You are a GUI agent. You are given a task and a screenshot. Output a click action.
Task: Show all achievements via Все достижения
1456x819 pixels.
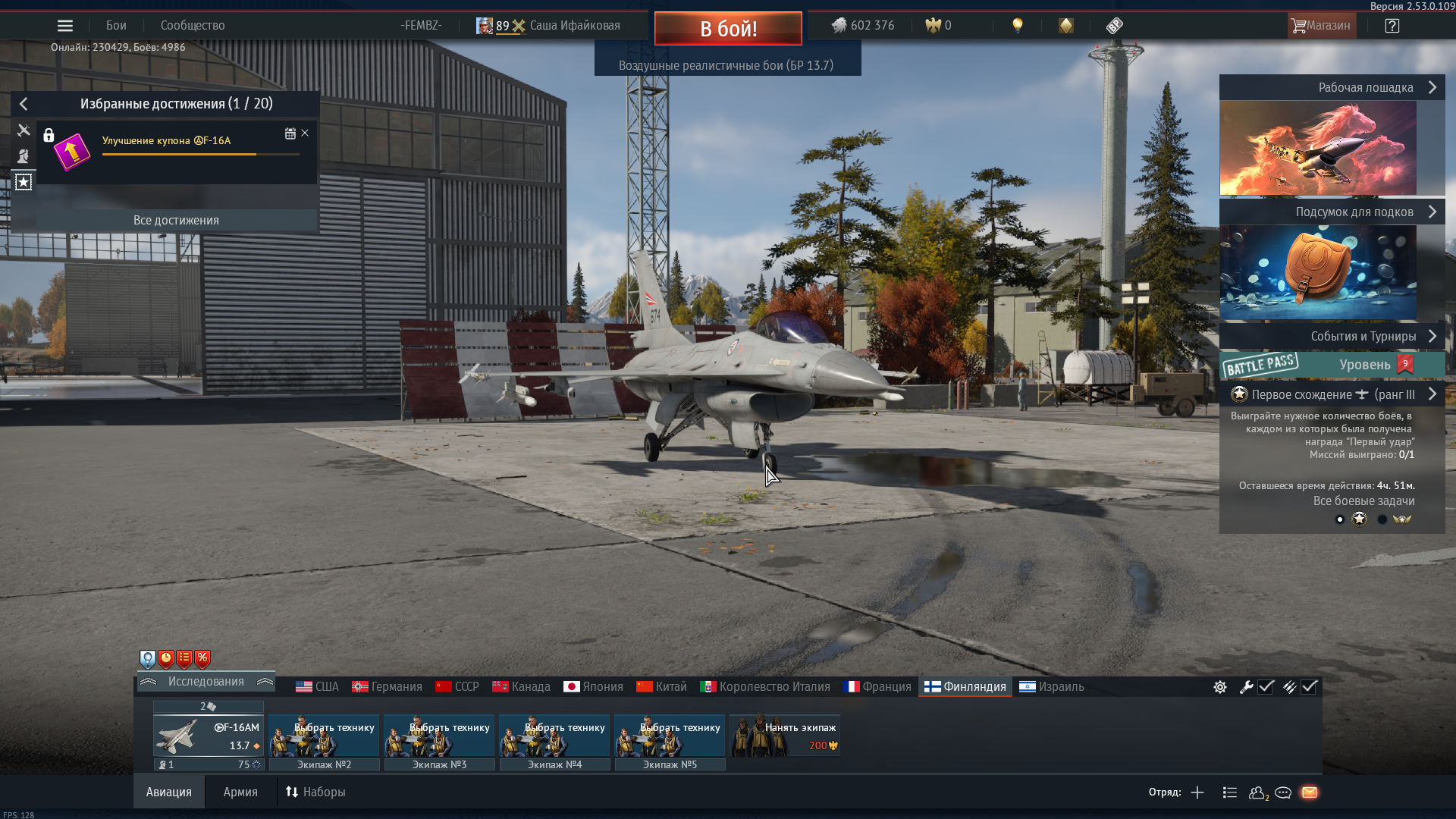[x=176, y=221]
